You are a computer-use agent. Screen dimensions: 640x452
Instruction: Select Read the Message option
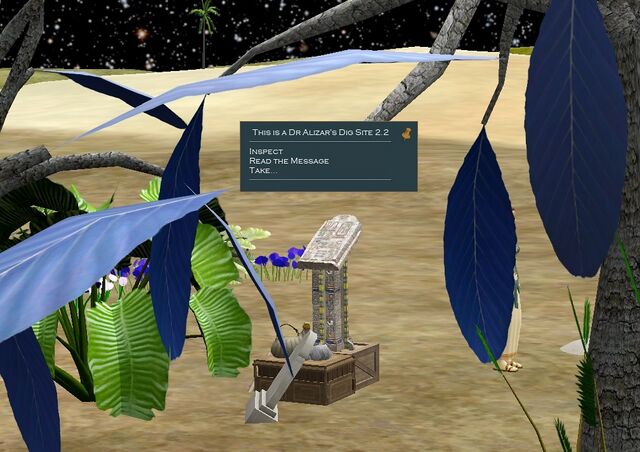pyautogui.click(x=289, y=161)
